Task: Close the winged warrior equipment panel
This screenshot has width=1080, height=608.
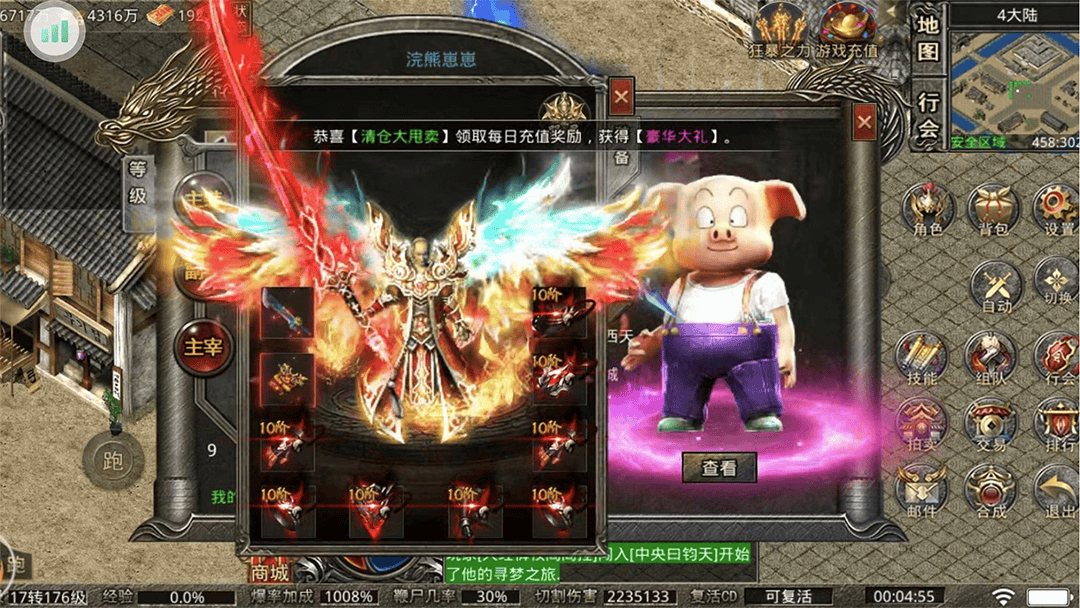Action: [622, 97]
